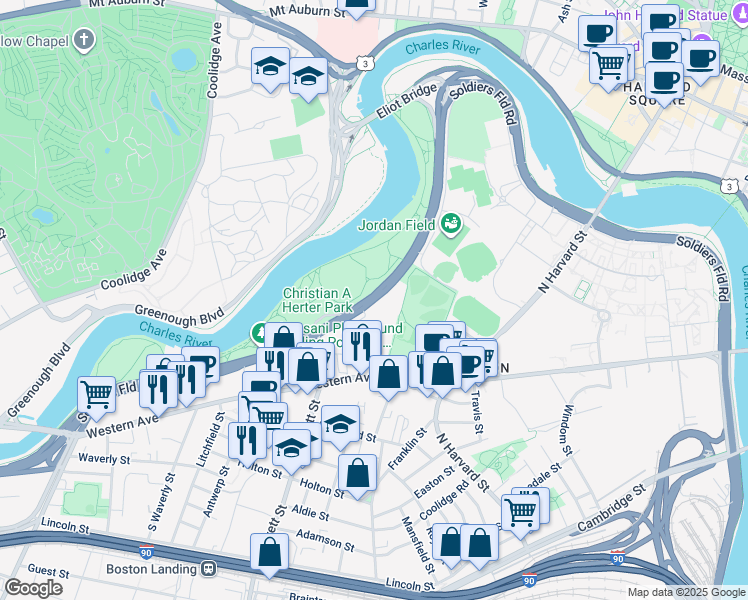Open the Google logo link
748x600 pixels.
(34, 588)
